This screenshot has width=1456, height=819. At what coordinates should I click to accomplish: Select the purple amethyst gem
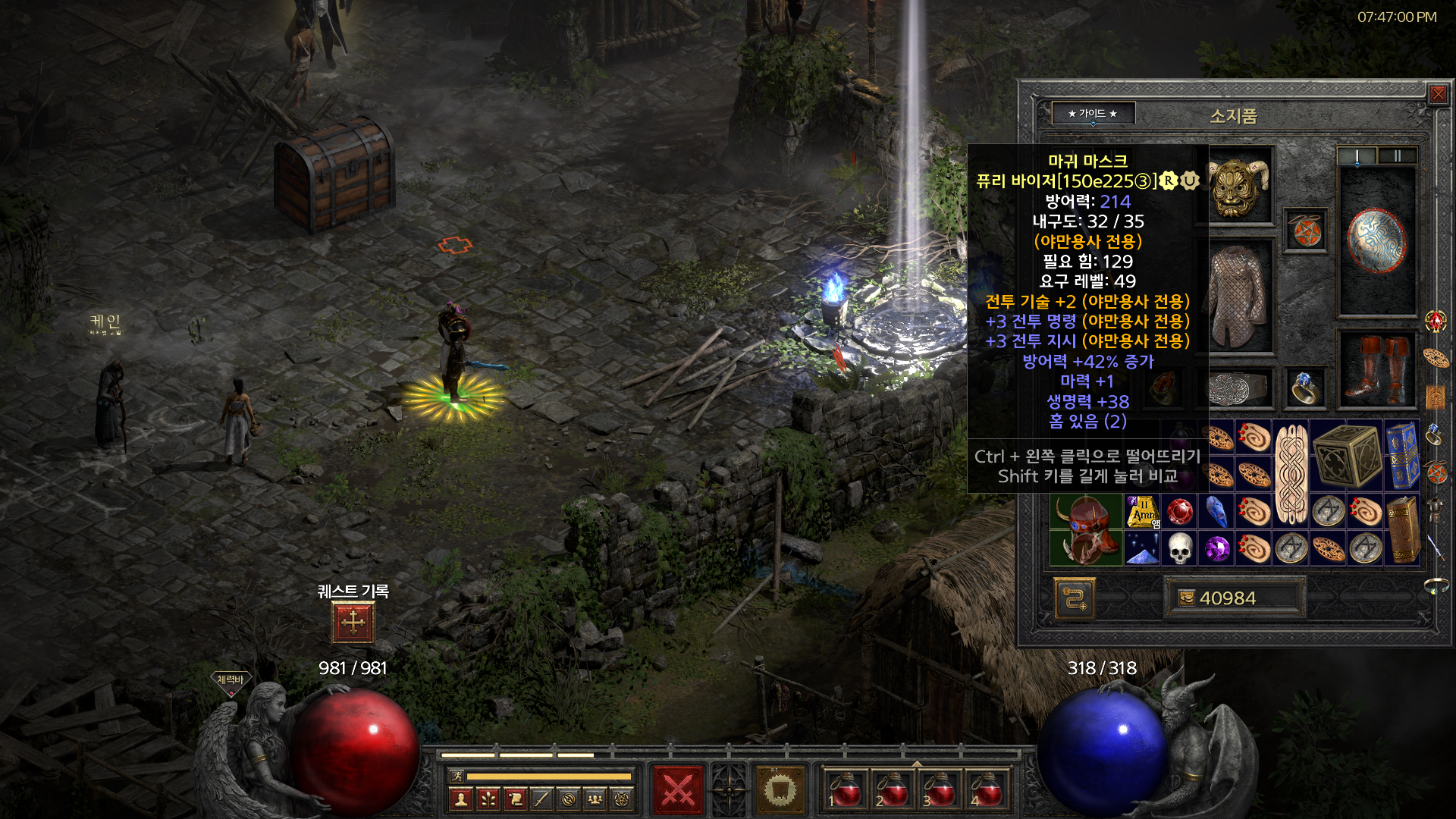[1216, 548]
